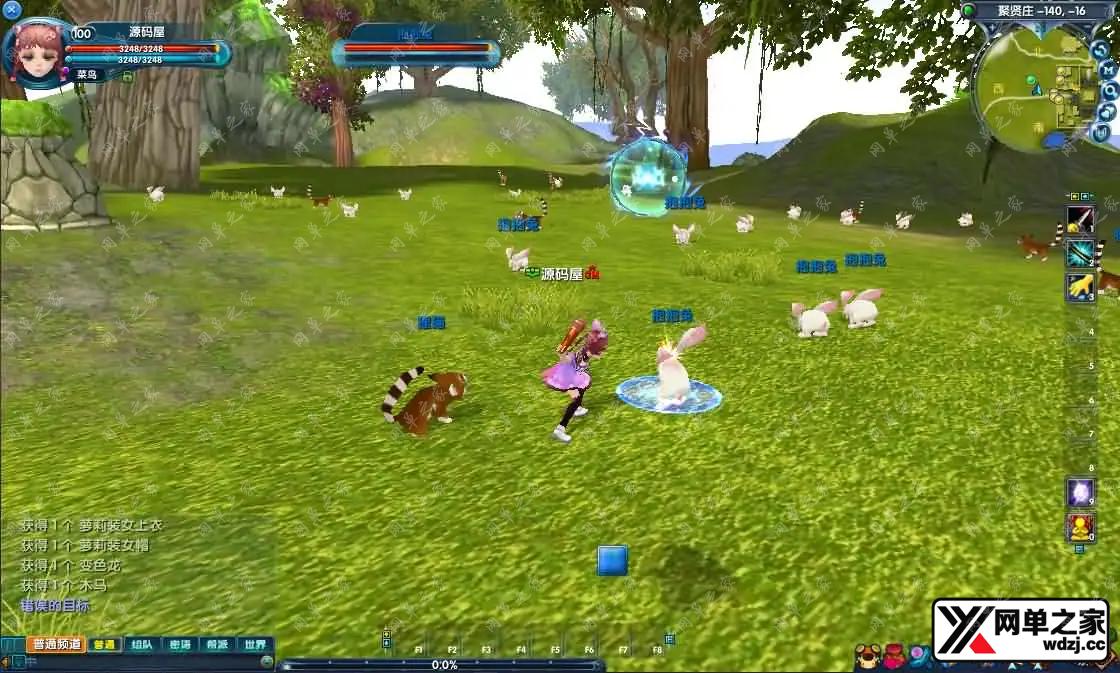1120x673 pixels.
Task: Click the blue round button in top-left corner
Action: coord(12,10)
